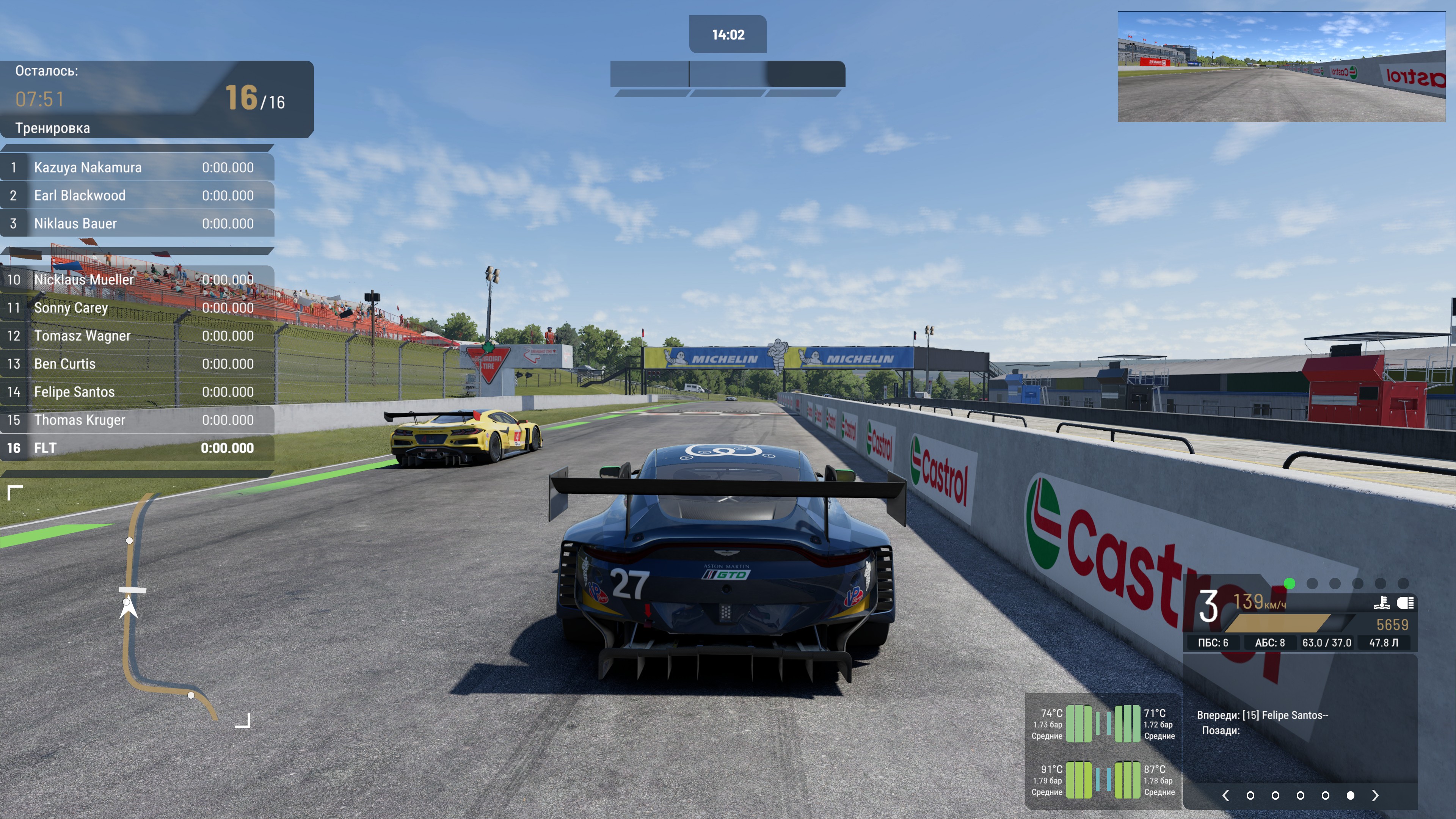This screenshot has width=1456, height=819.
Task: Select Earl Blackwood's leaderboard row
Action: click(137, 196)
